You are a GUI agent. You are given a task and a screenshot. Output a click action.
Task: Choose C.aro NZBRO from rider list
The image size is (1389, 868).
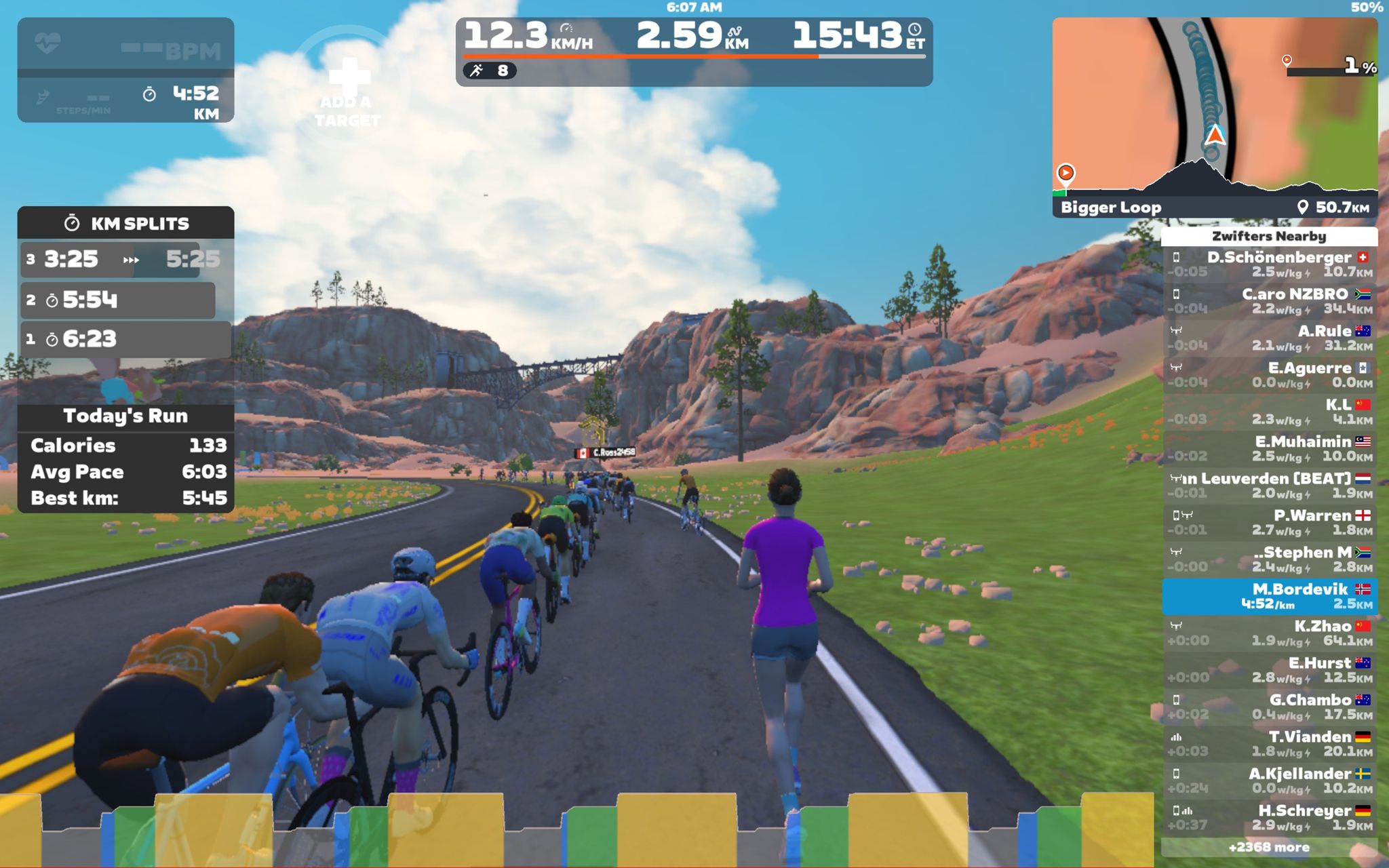[1270, 301]
